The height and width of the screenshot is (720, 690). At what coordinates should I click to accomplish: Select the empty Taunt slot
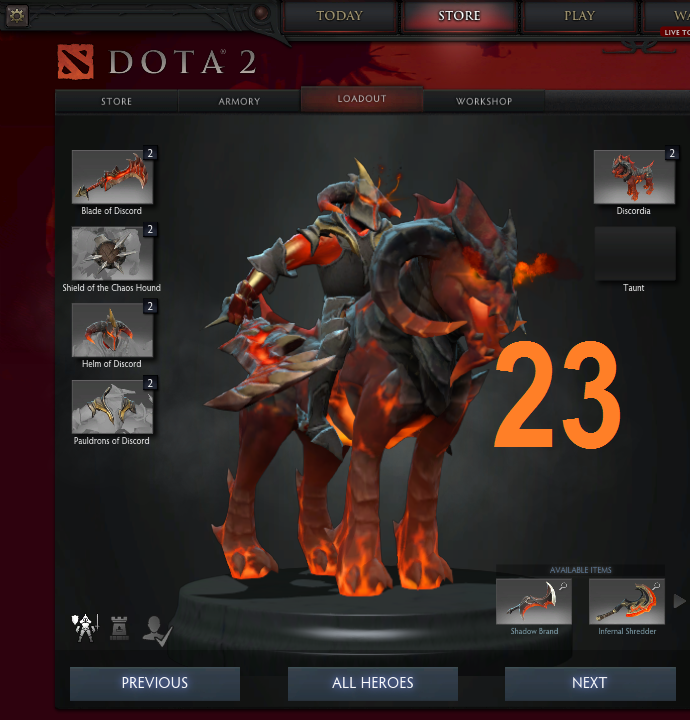pos(634,254)
